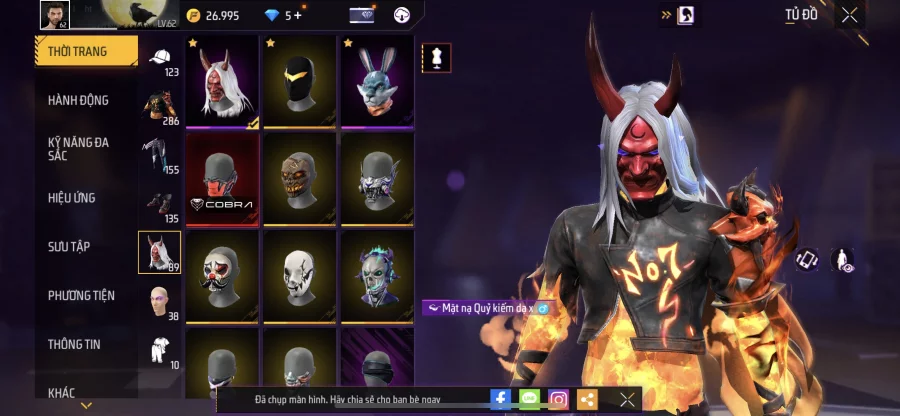
Task: Select the white cap hats category
Action: click(159, 61)
